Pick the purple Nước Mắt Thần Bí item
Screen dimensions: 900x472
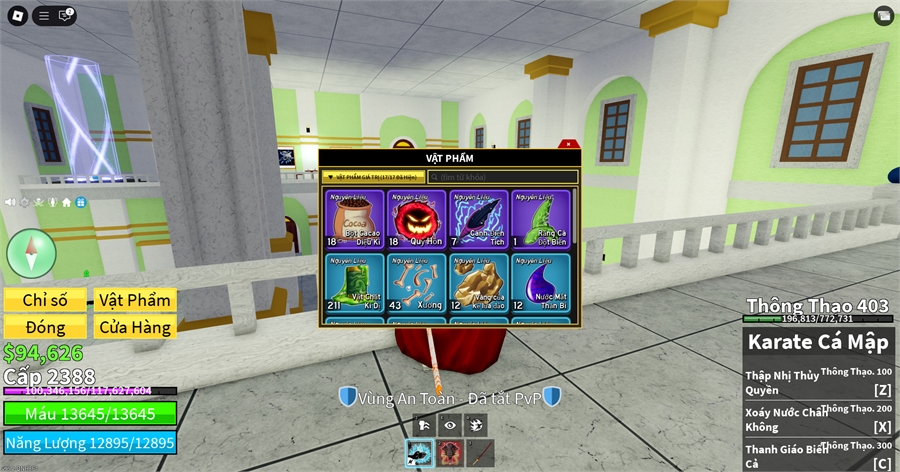pos(540,283)
